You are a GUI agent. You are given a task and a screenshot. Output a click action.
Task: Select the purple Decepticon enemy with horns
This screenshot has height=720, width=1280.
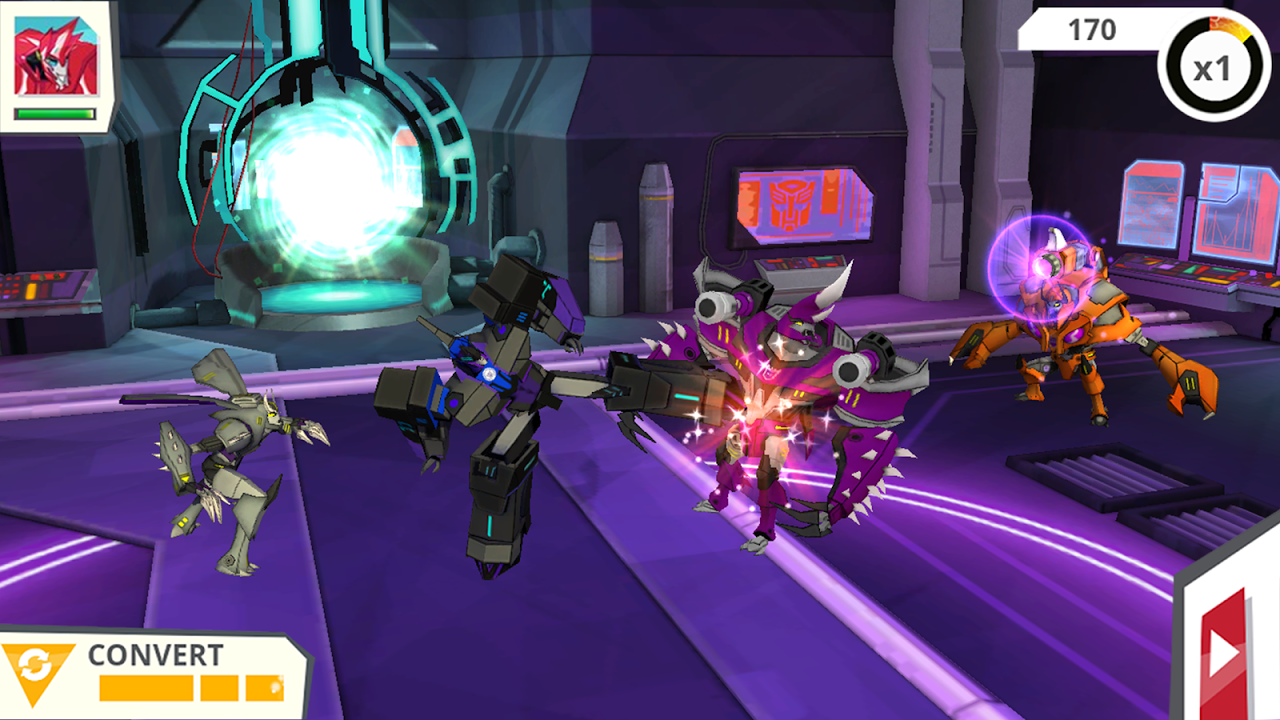(790, 380)
